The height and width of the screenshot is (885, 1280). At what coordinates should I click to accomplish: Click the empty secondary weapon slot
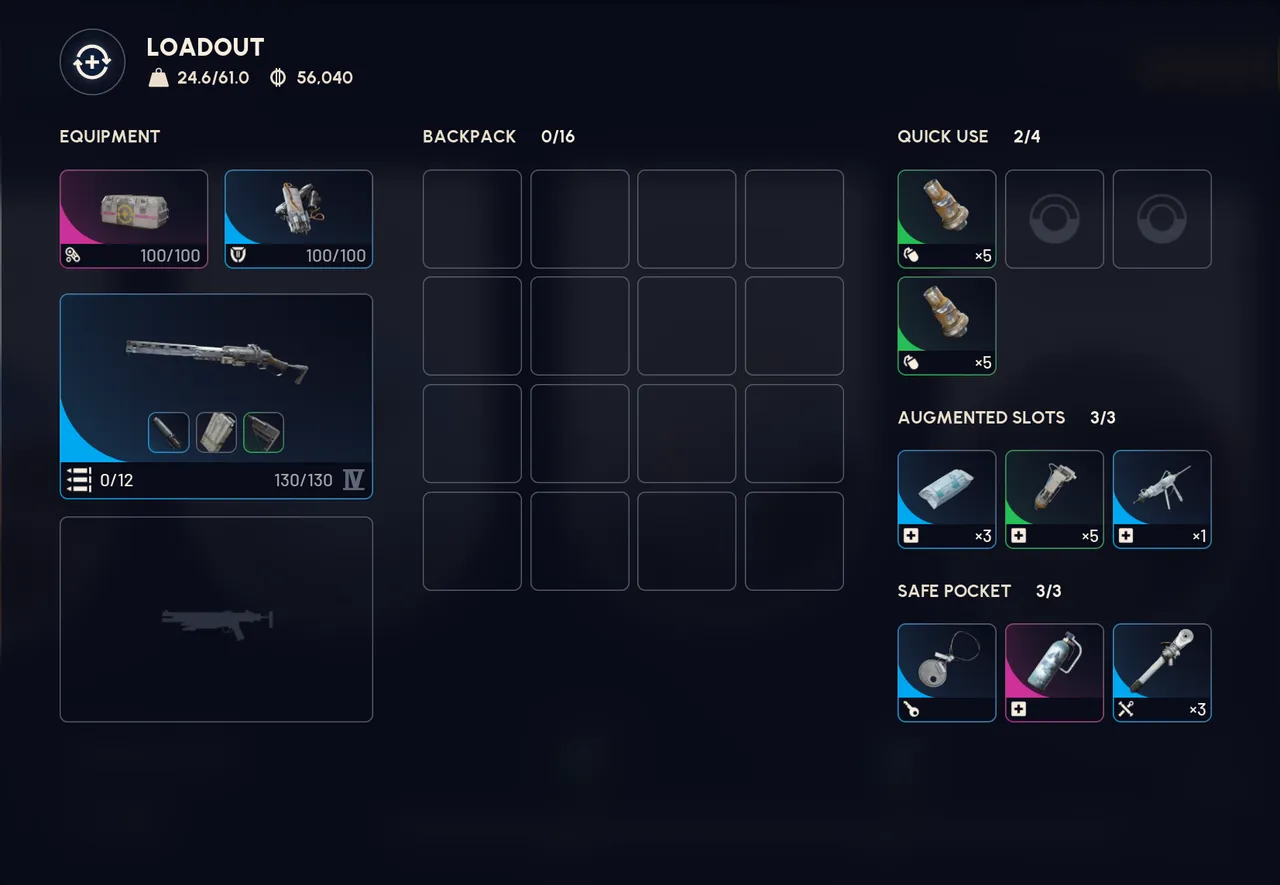(x=216, y=618)
